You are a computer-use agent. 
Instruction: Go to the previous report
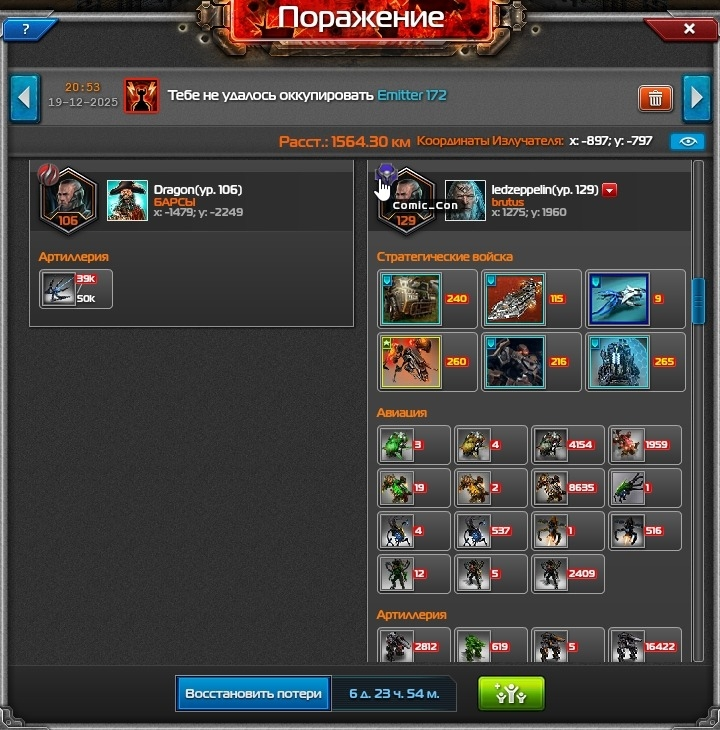[25, 98]
